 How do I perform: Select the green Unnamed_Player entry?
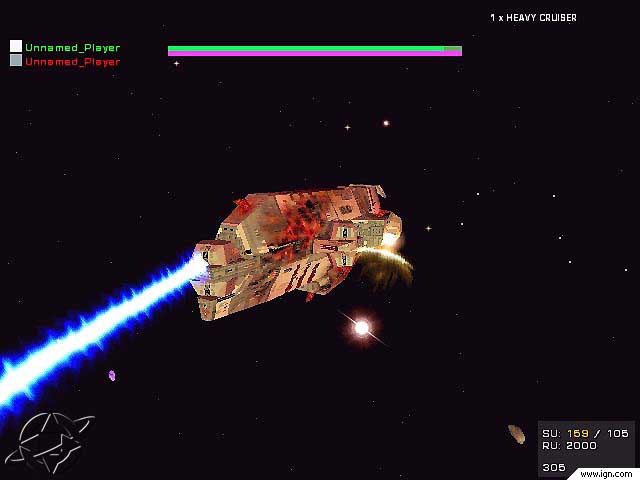pyautogui.click(x=72, y=47)
